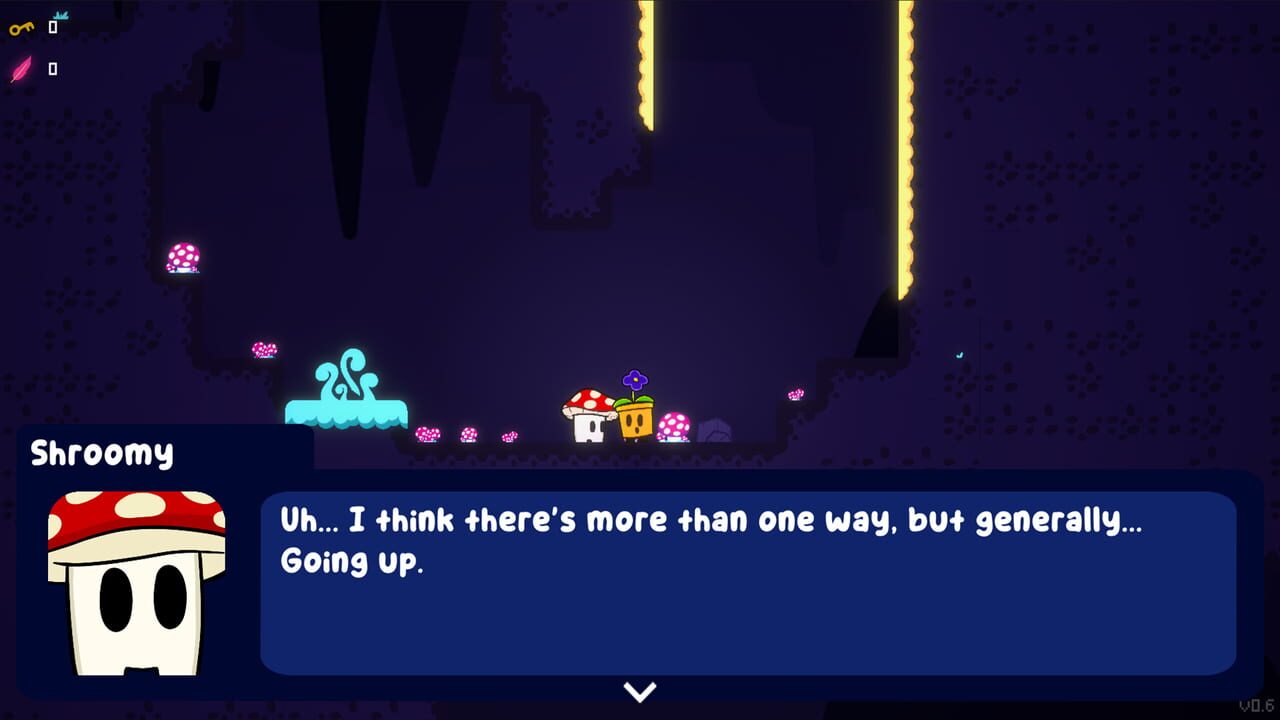Advance dialogue using the bottom arrow indicator
Image resolution: width=1280 pixels, height=720 pixels.
[639, 691]
